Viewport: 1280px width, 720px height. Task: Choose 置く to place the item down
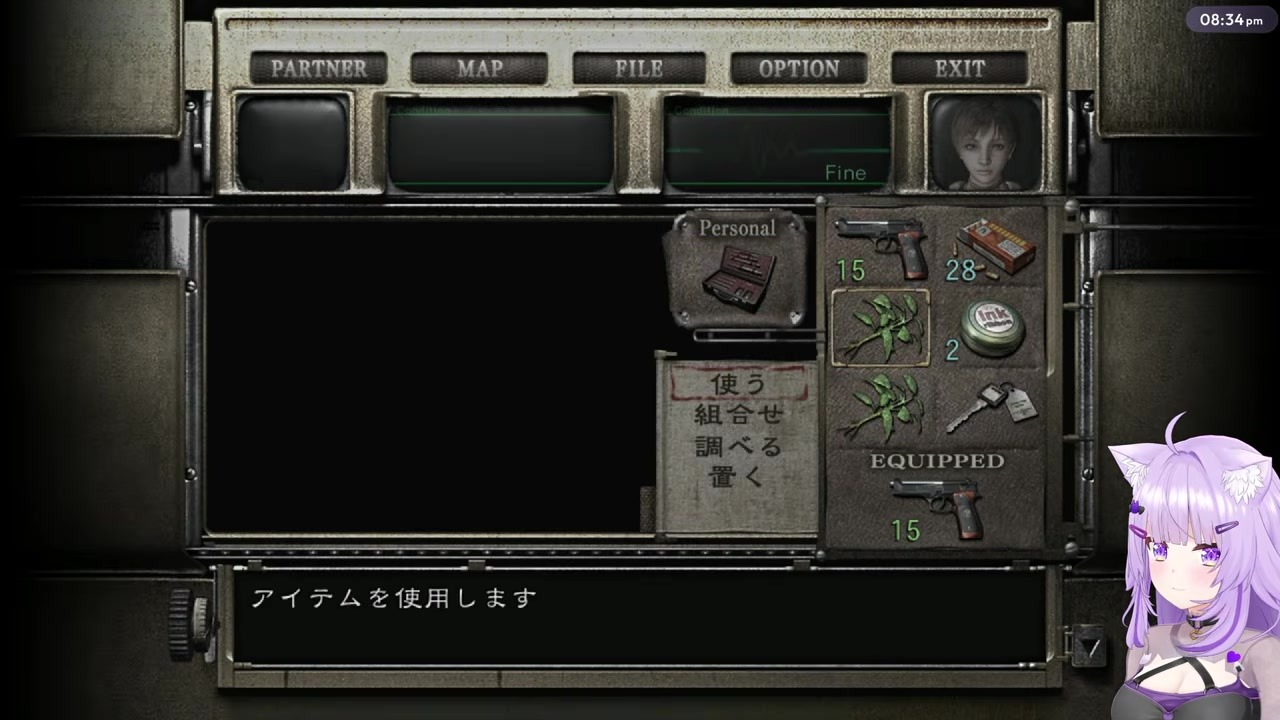pyautogui.click(x=737, y=476)
